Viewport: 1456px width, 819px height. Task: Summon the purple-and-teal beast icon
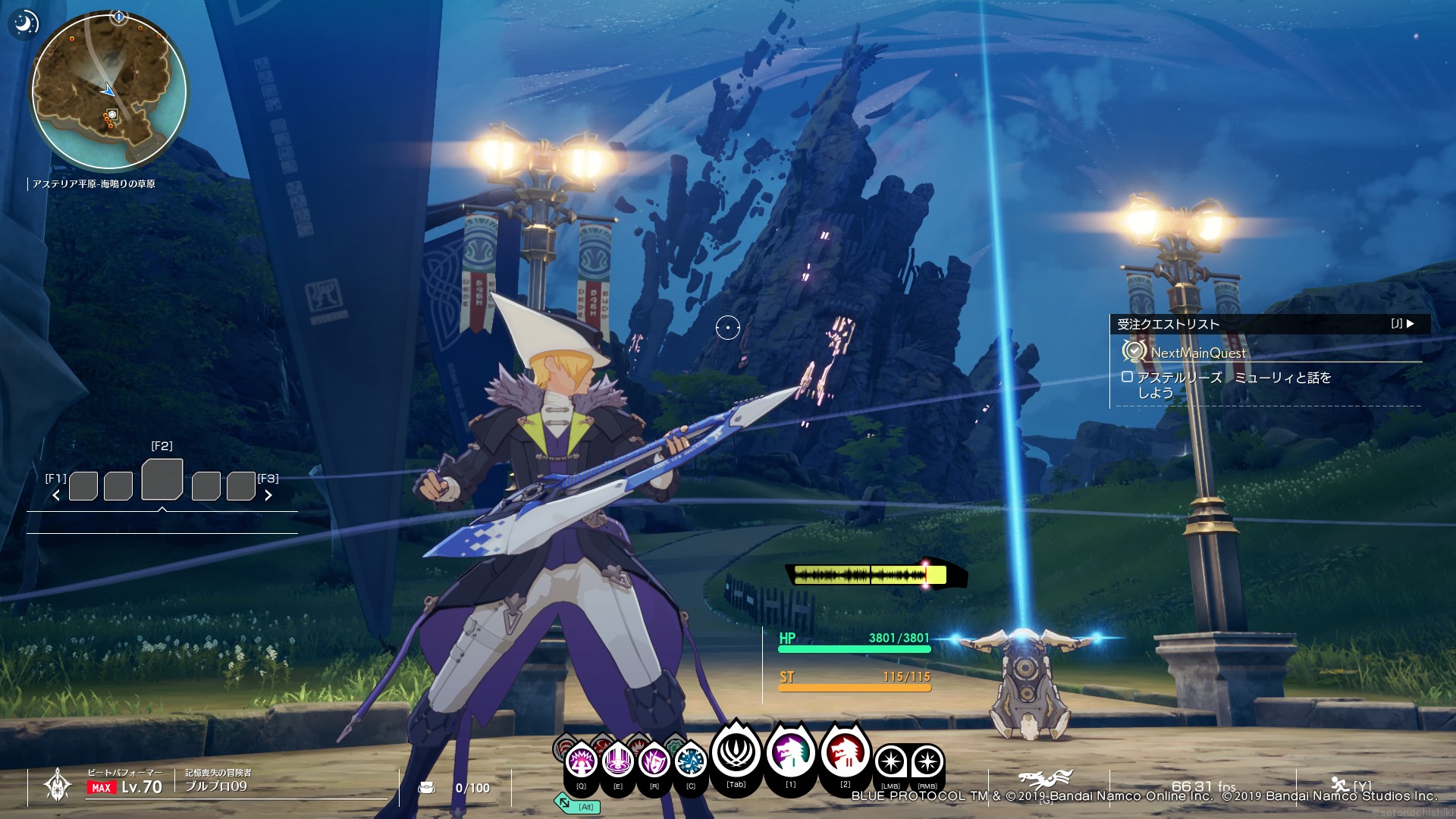coord(791,753)
